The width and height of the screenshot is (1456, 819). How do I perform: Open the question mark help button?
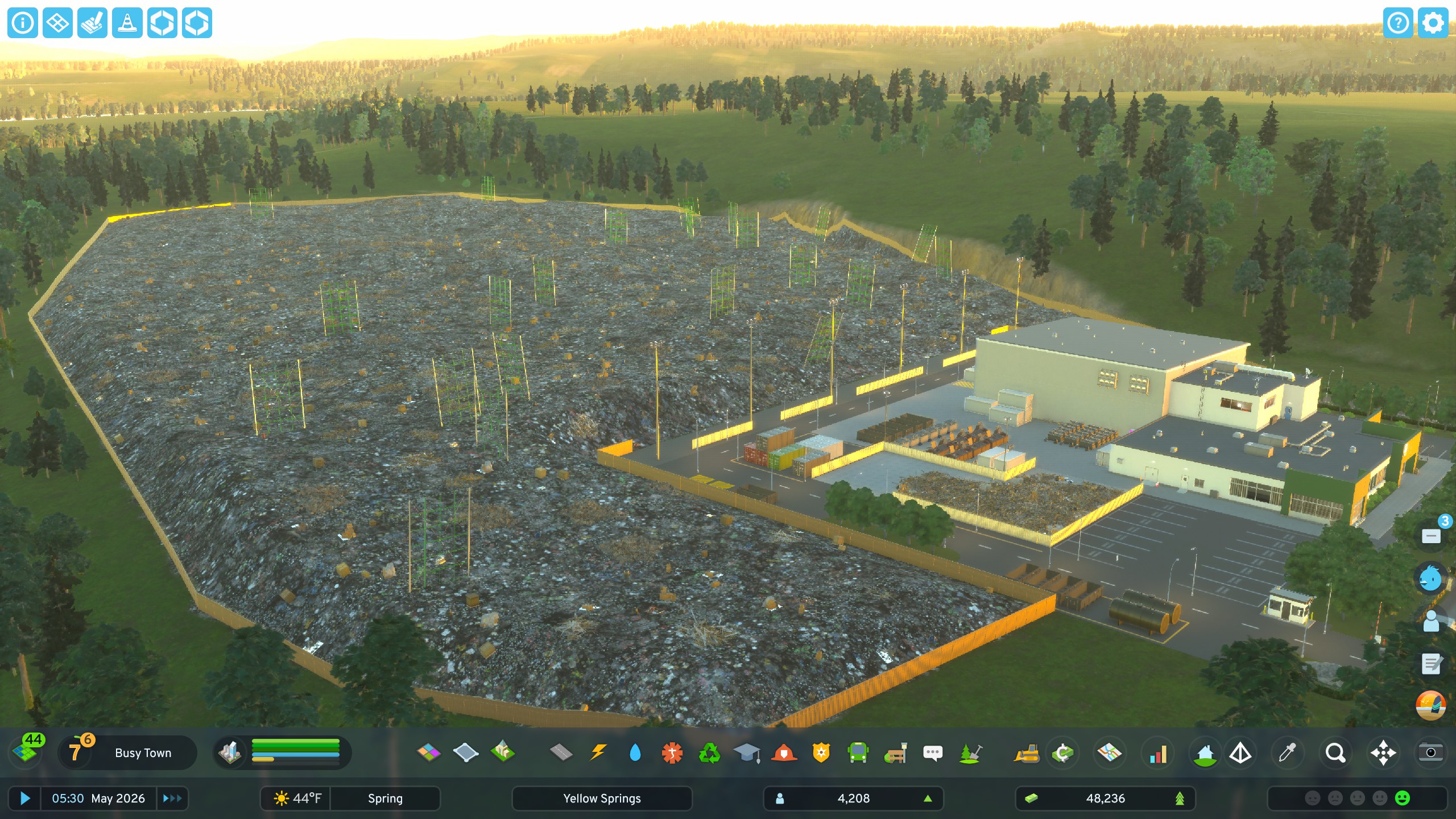[x=1398, y=23]
